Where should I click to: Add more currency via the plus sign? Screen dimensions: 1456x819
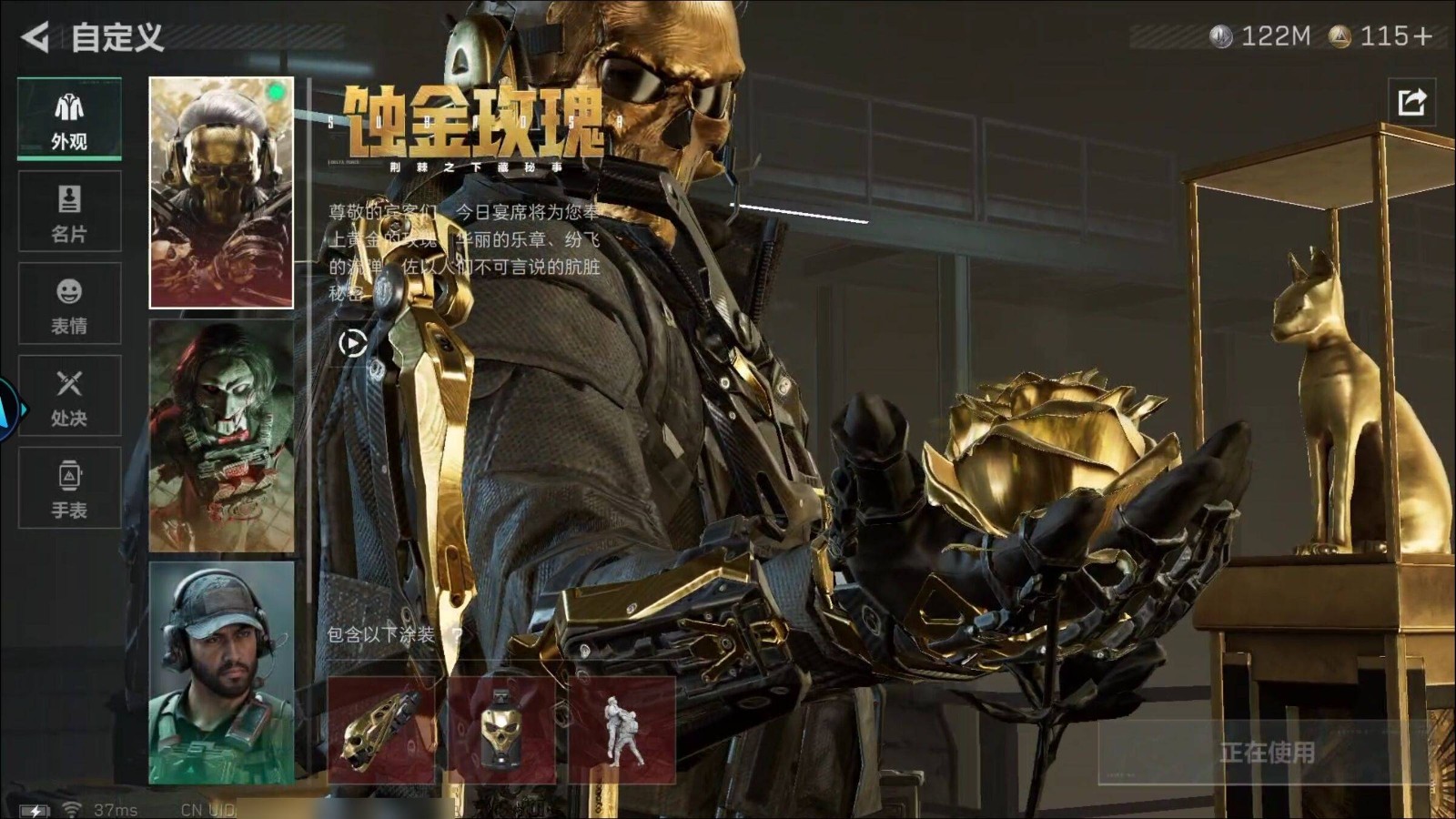tap(1422, 36)
